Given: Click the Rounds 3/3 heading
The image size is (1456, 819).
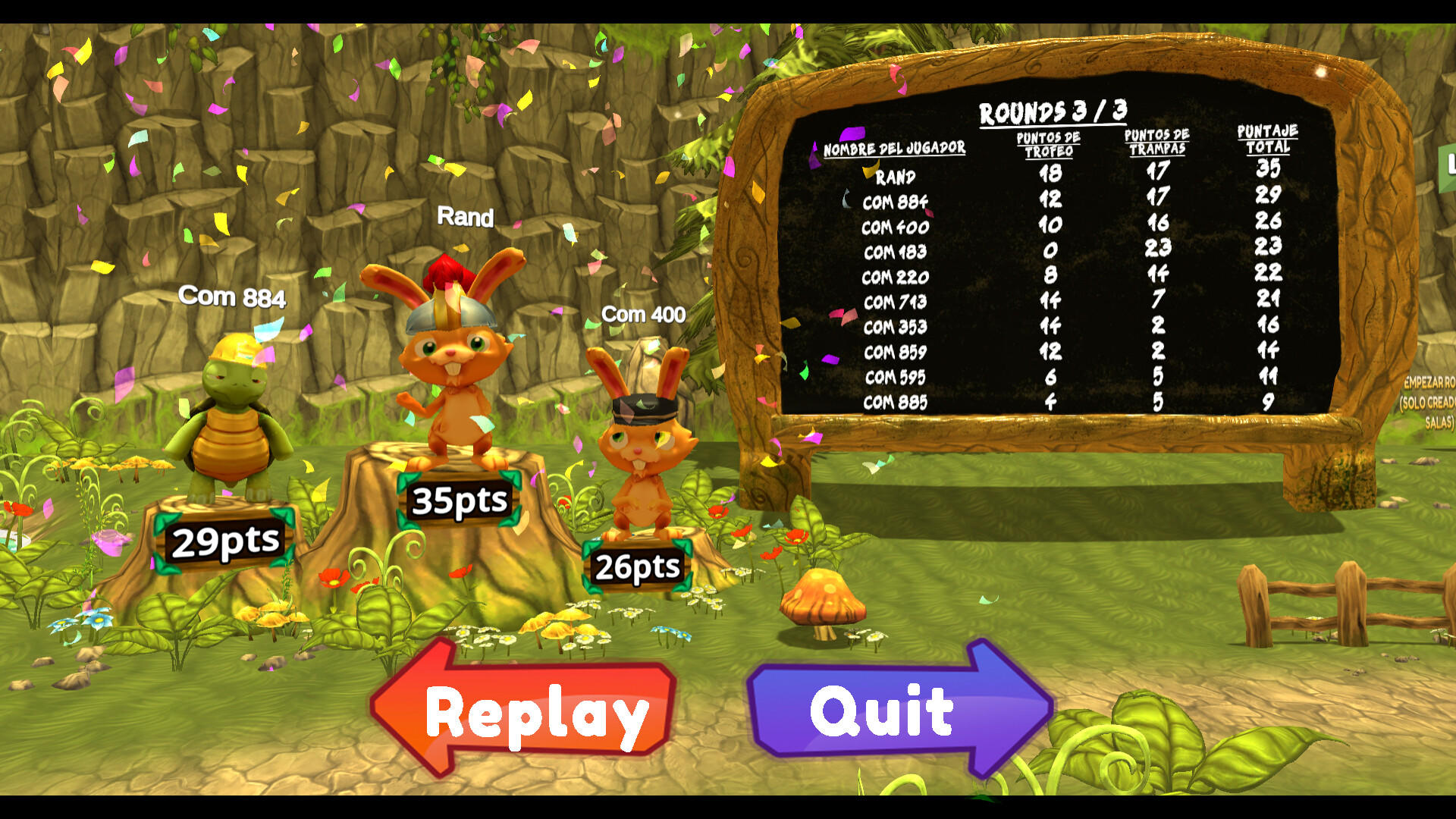Looking at the screenshot, I should pyautogui.click(x=1054, y=110).
